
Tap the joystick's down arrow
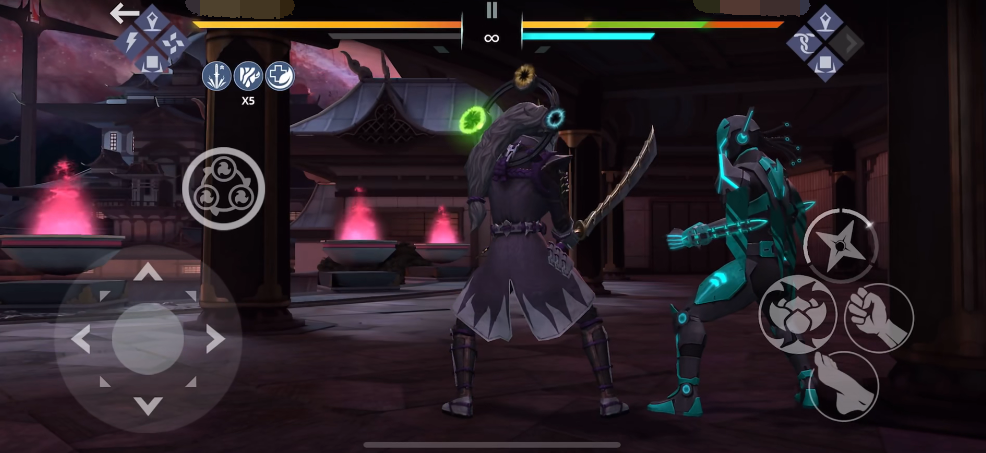click(148, 405)
